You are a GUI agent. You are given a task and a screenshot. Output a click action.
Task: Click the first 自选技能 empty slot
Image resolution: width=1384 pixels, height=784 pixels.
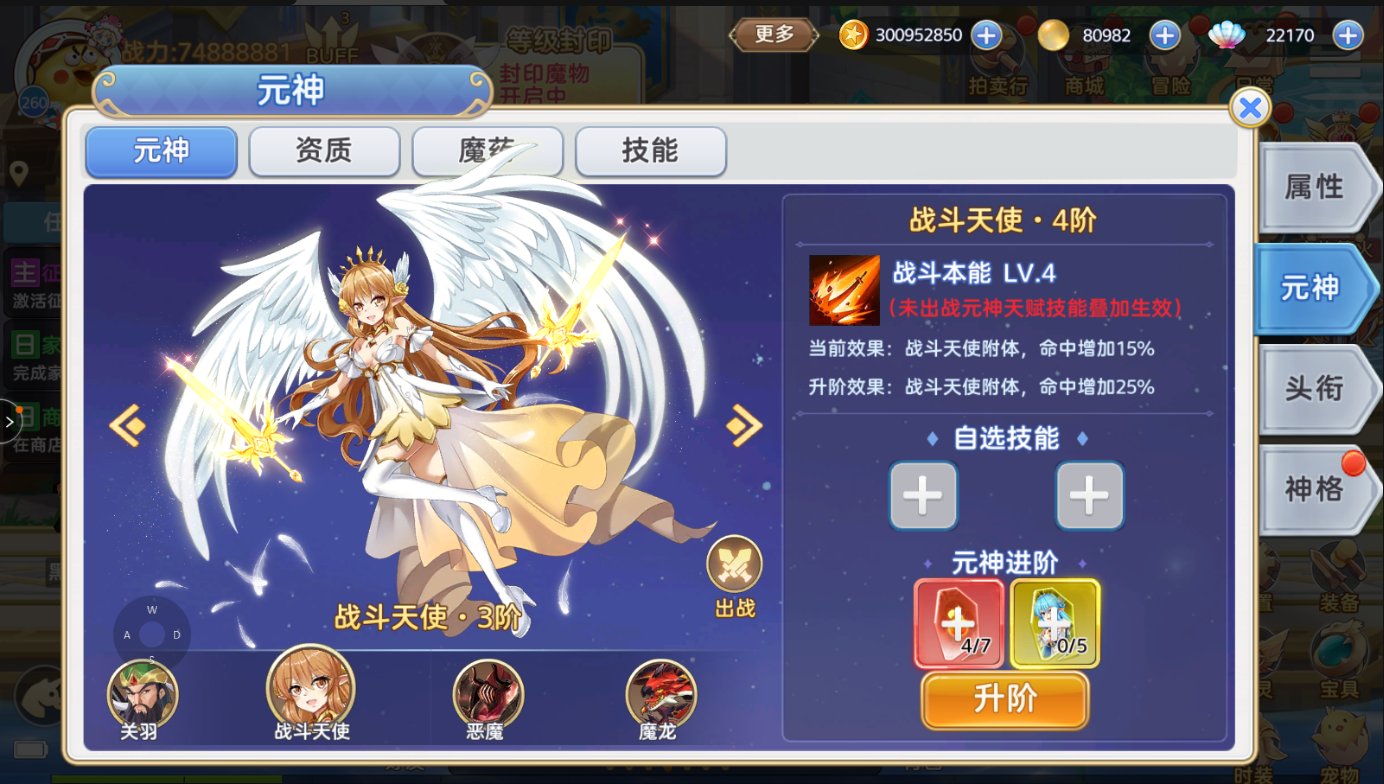(x=922, y=495)
